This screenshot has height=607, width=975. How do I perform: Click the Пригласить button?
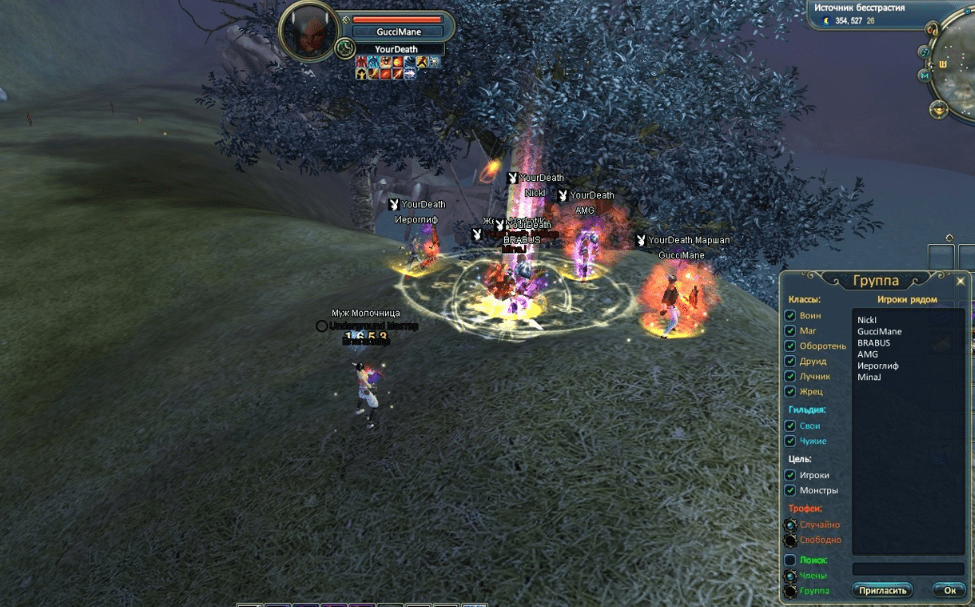[x=883, y=590]
